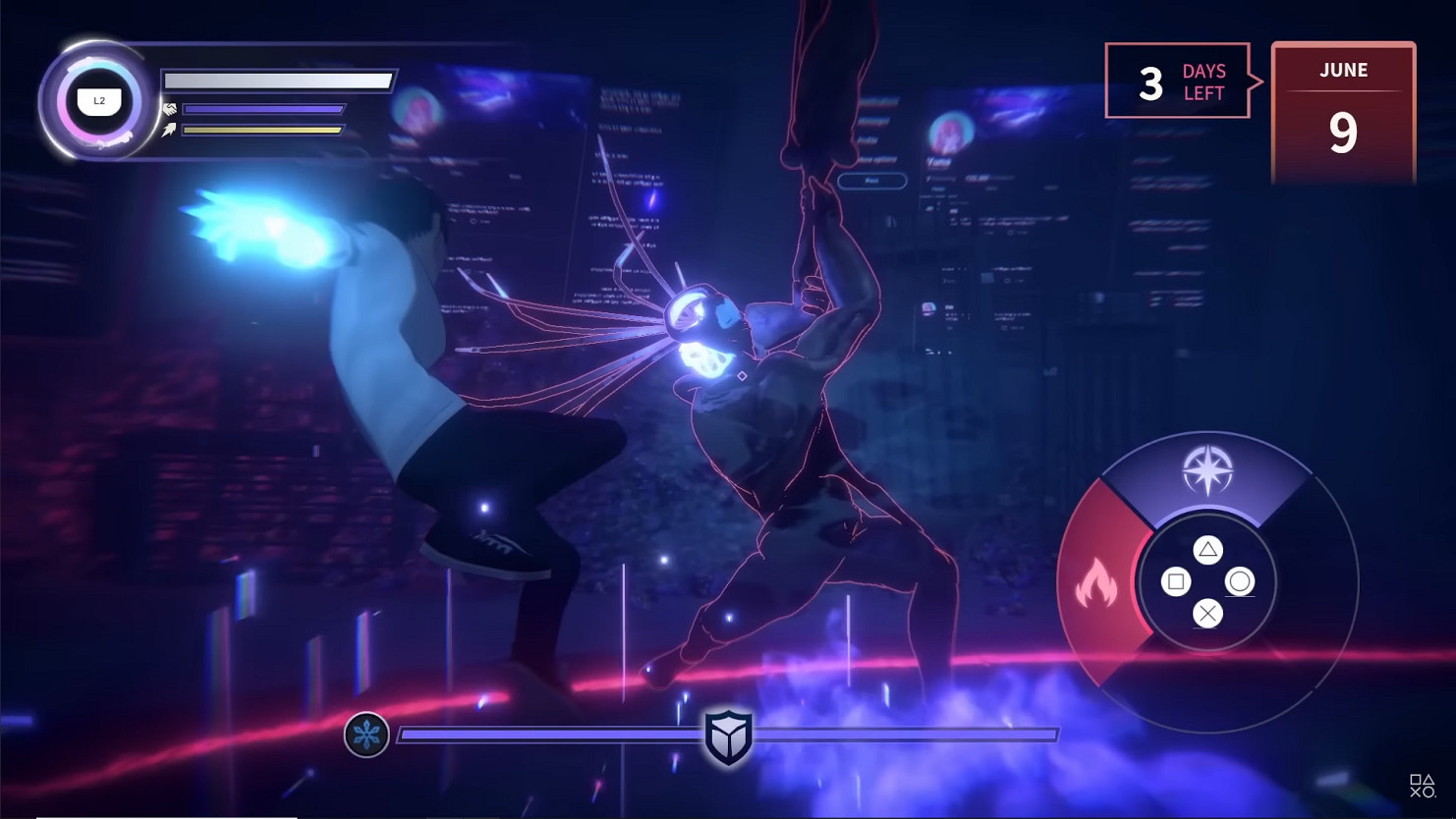Image resolution: width=1456 pixels, height=819 pixels.
Task: Click the Square button glyph
Action: (1176, 583)
